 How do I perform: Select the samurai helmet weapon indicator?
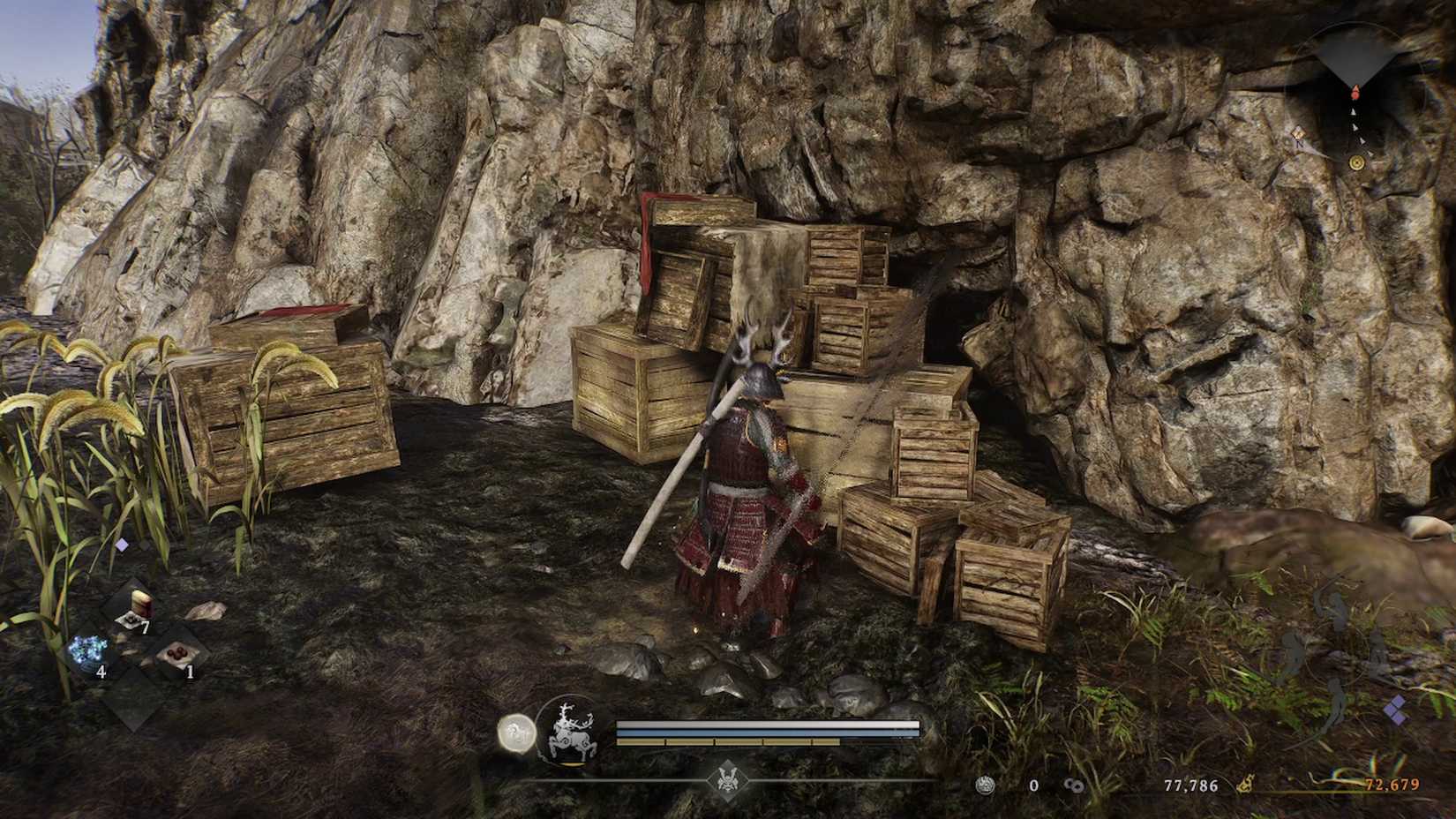[x=725, y=780]
